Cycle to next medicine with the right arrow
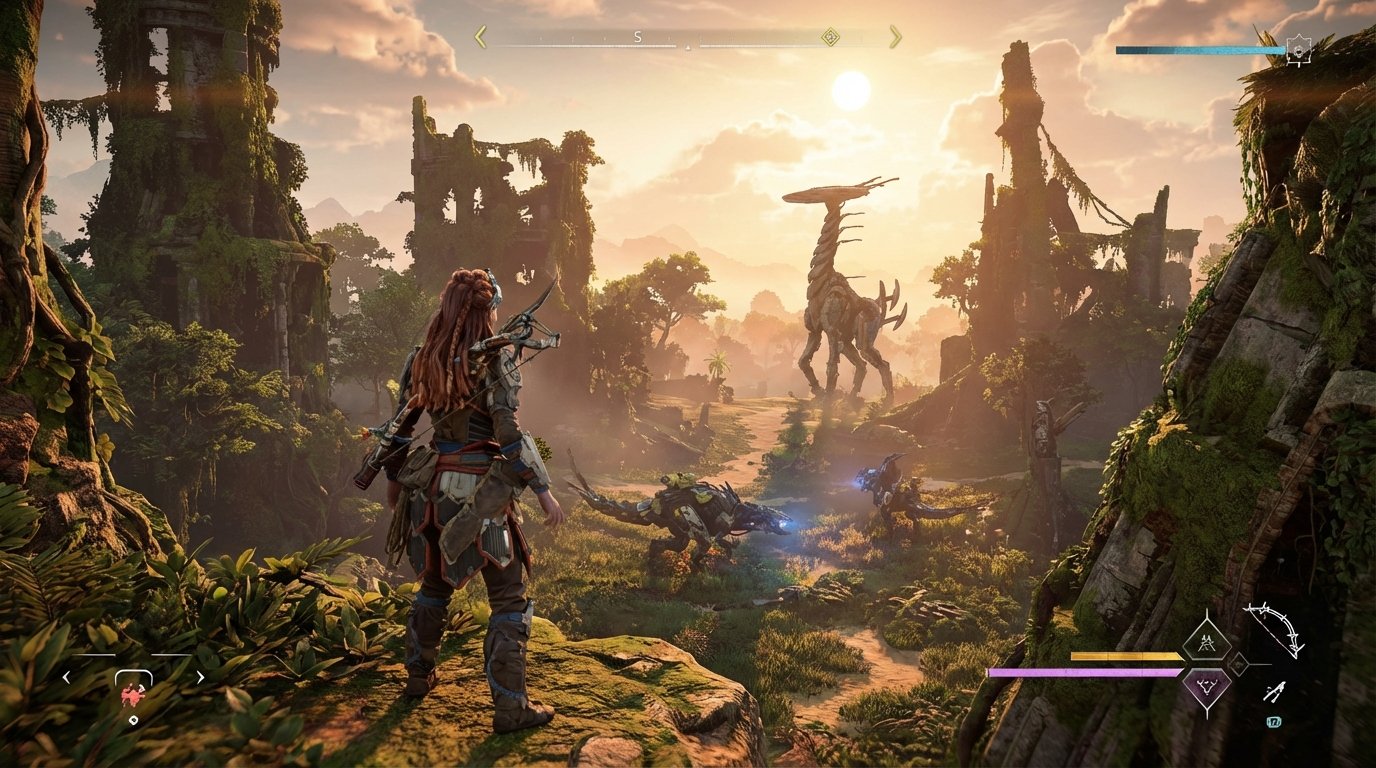The width and height of the screenshot is (1376, 768). tap(200, 677)
